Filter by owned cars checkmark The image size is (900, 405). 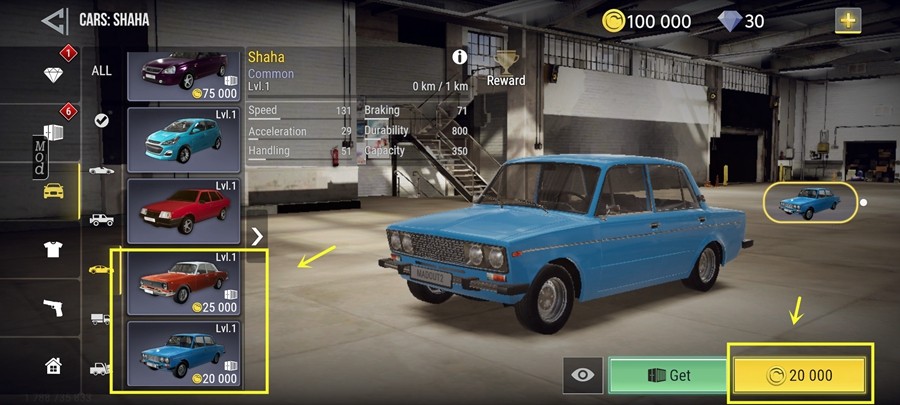point(102,120)
